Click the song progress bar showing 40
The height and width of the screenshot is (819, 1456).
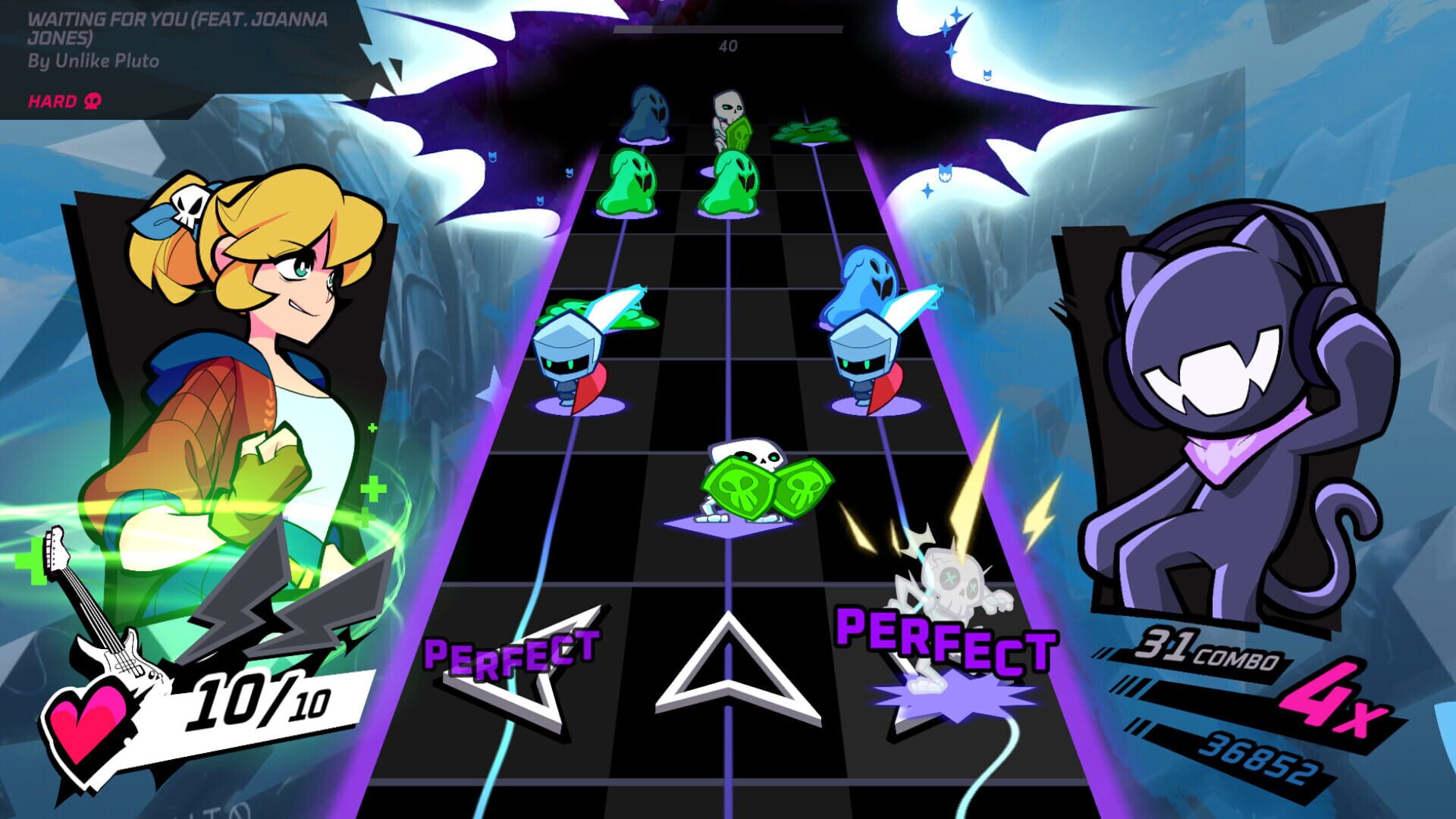point(728,29)
